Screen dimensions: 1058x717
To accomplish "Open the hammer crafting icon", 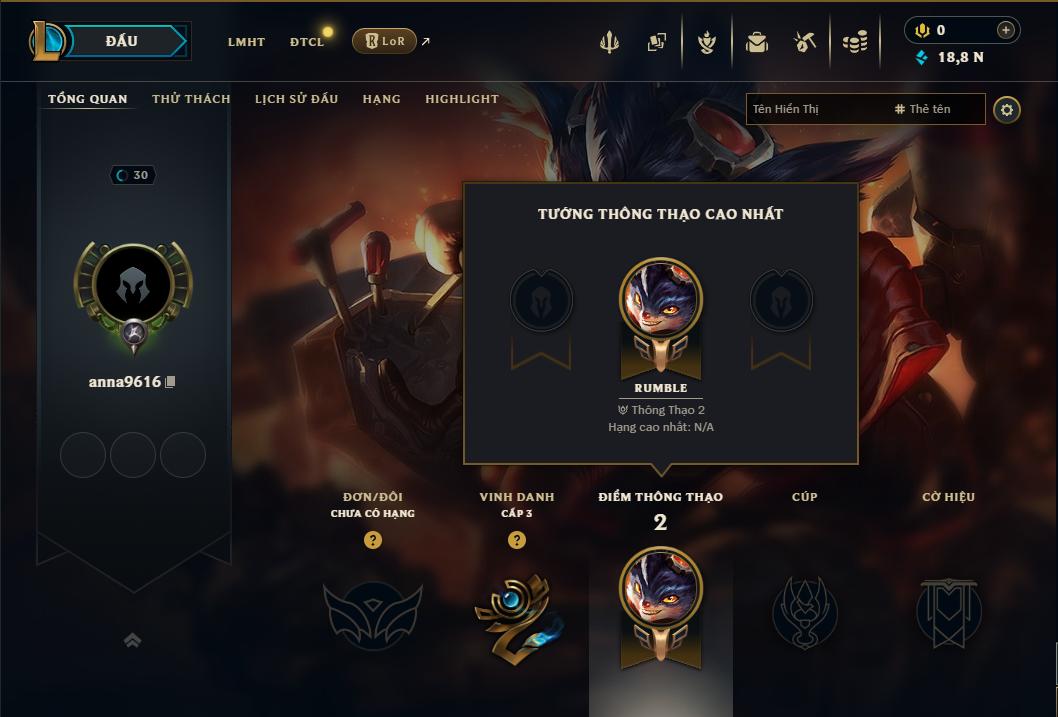I will 805,42.
